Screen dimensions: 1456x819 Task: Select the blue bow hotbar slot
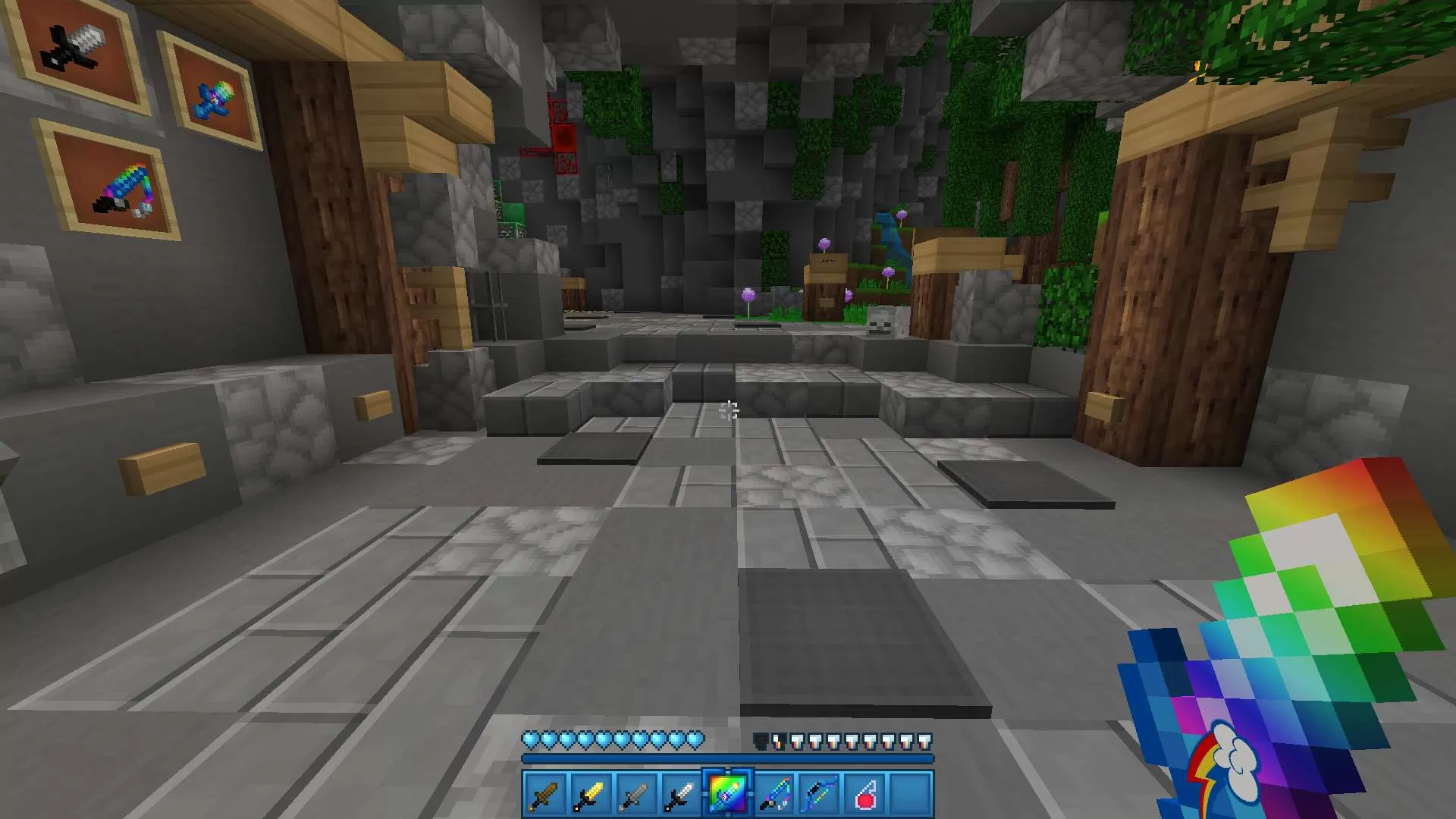[x=819, y=795]
